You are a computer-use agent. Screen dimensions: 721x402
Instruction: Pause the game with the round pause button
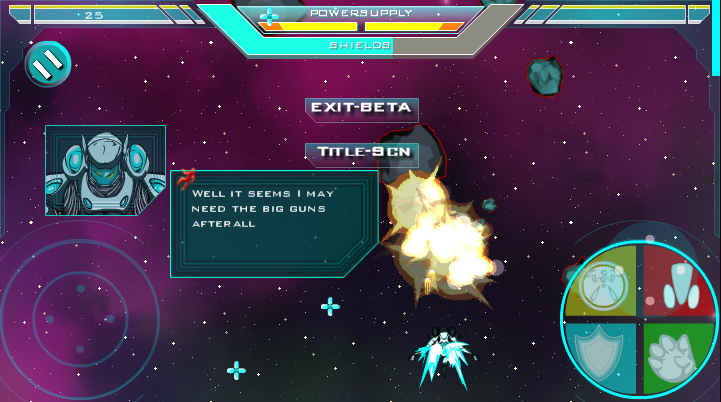click(x=45, y=64)
